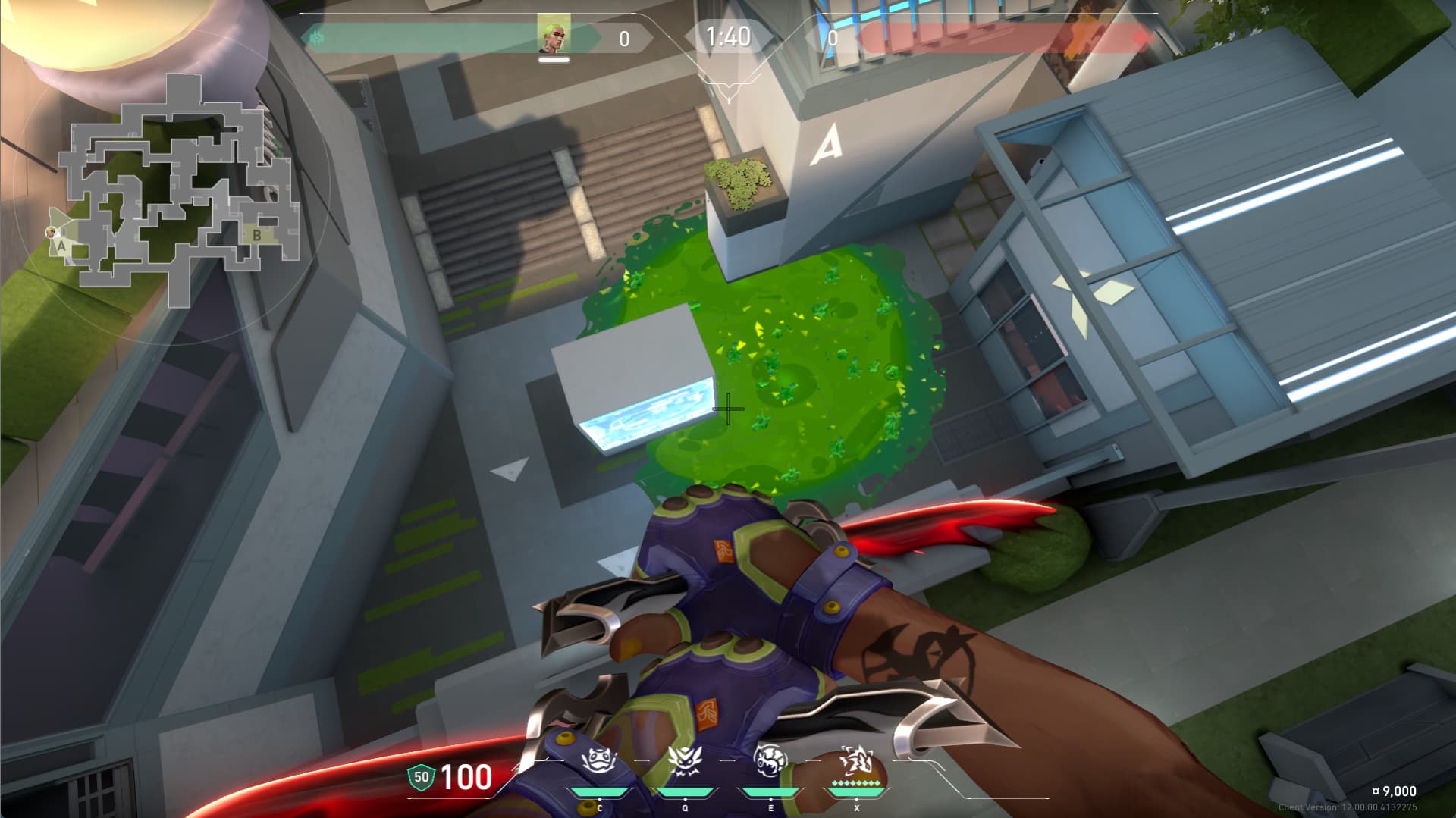Click the A site marker on minimap
The image size is (1456, 818).
click(x=61, y=246)
